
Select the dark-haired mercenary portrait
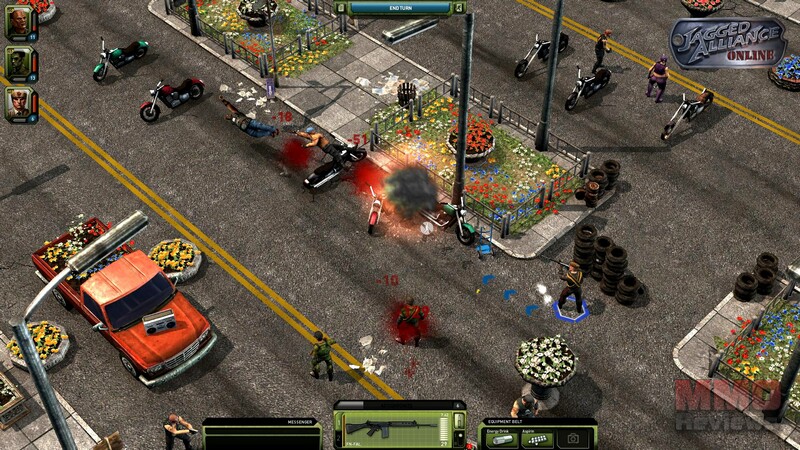(19, 62)
